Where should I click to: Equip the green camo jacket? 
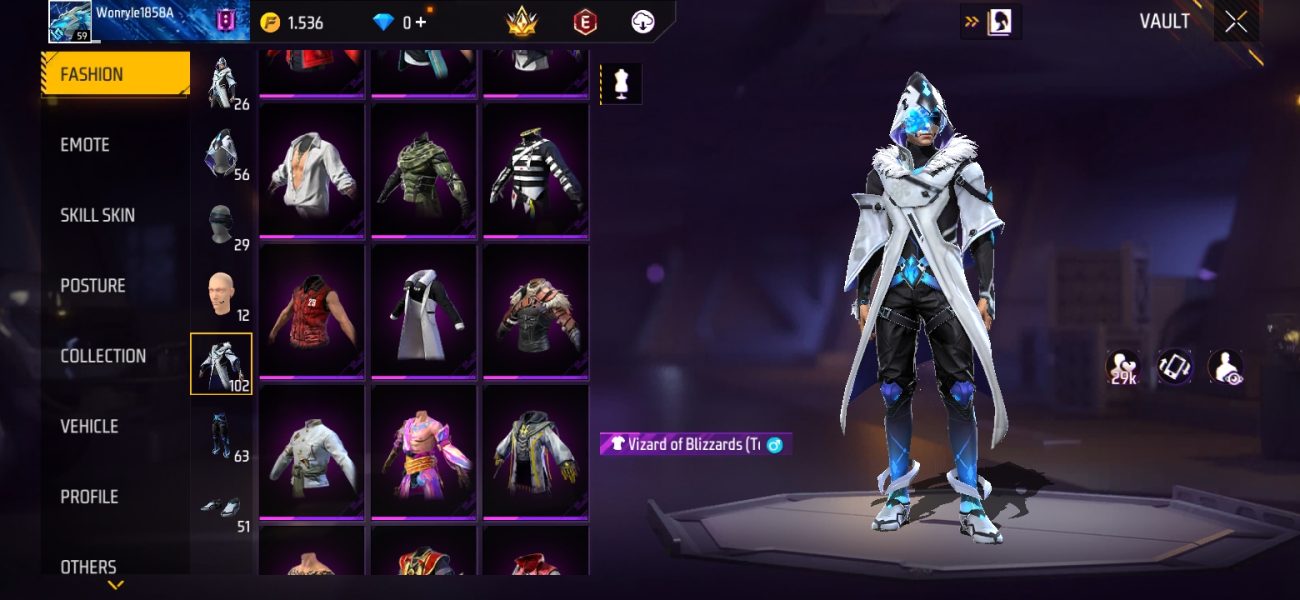tap(423, 169)
